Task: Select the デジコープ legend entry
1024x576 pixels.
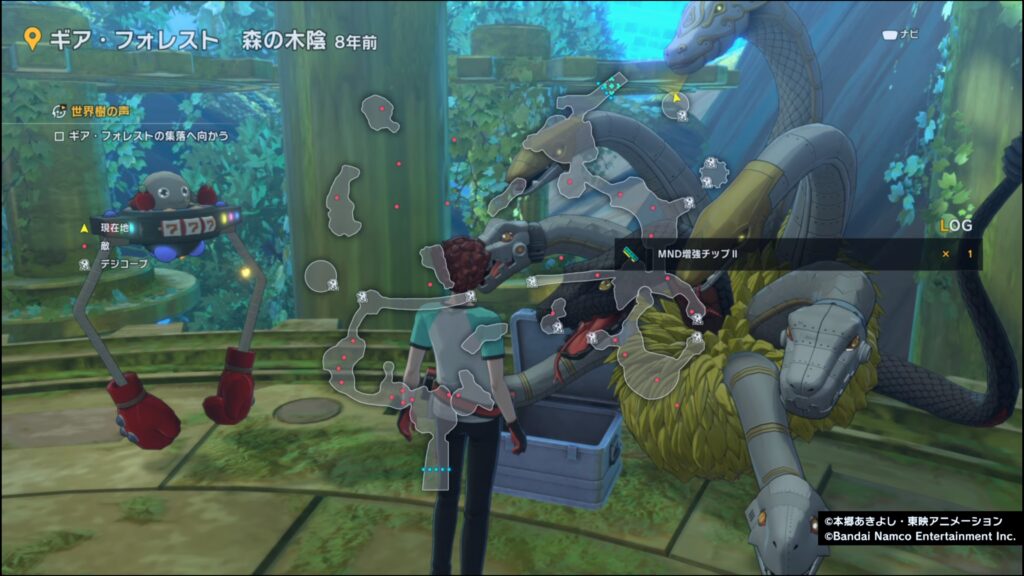Action: point(118,265)
